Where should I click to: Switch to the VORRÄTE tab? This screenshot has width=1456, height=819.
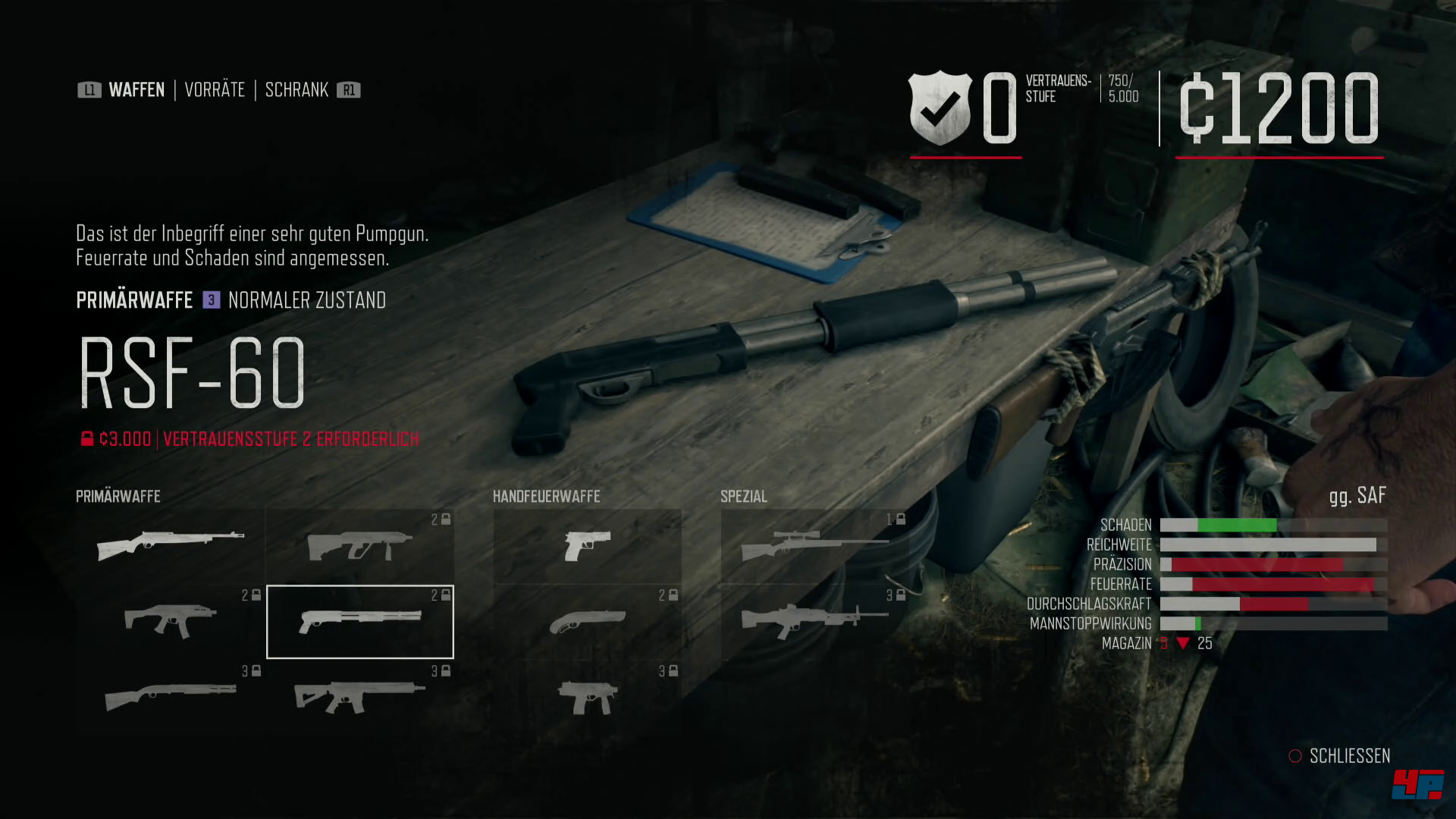tap(215, 89)
